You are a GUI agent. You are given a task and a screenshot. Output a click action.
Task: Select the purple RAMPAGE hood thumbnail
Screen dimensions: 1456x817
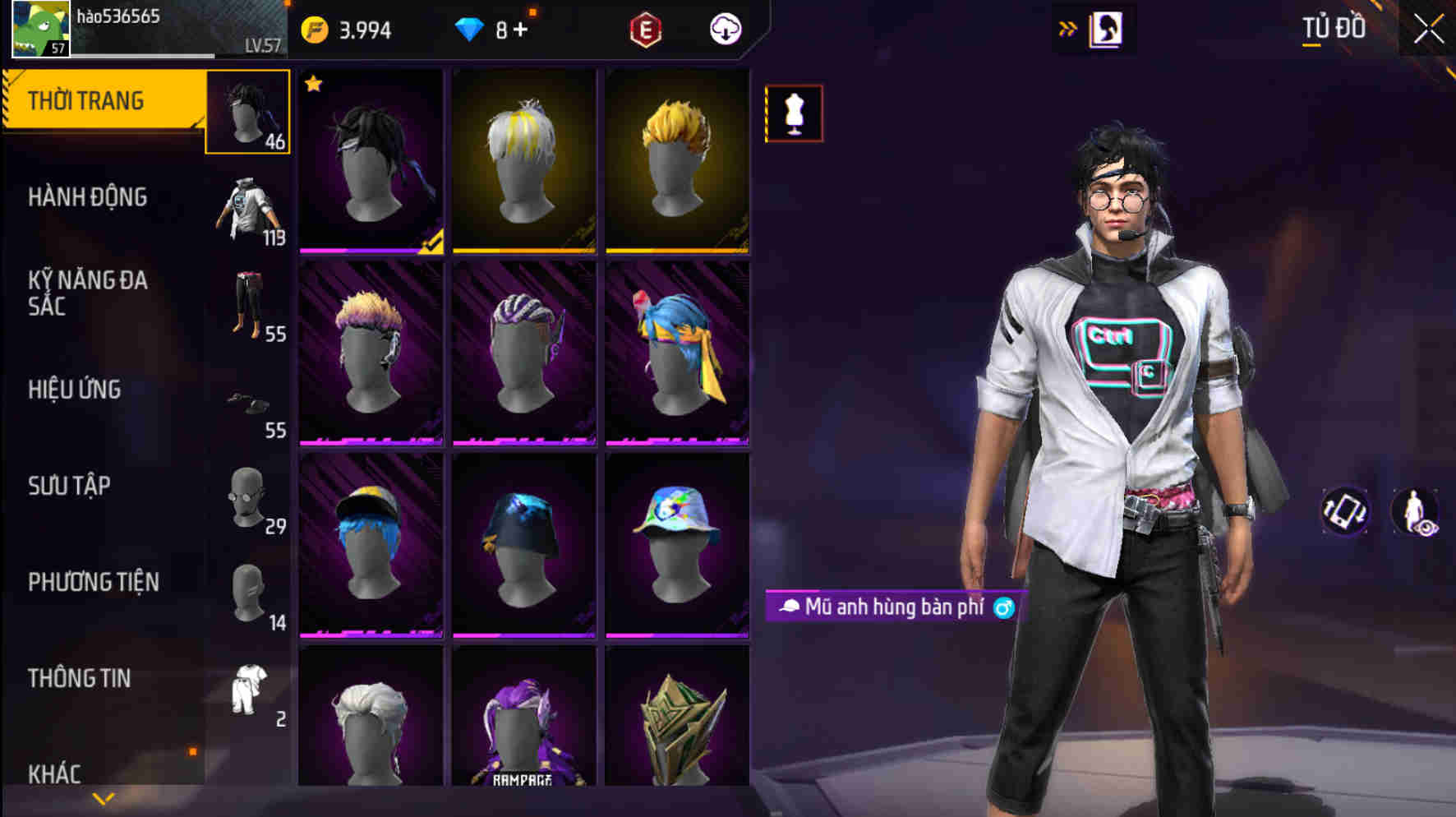tap(523, 726)
